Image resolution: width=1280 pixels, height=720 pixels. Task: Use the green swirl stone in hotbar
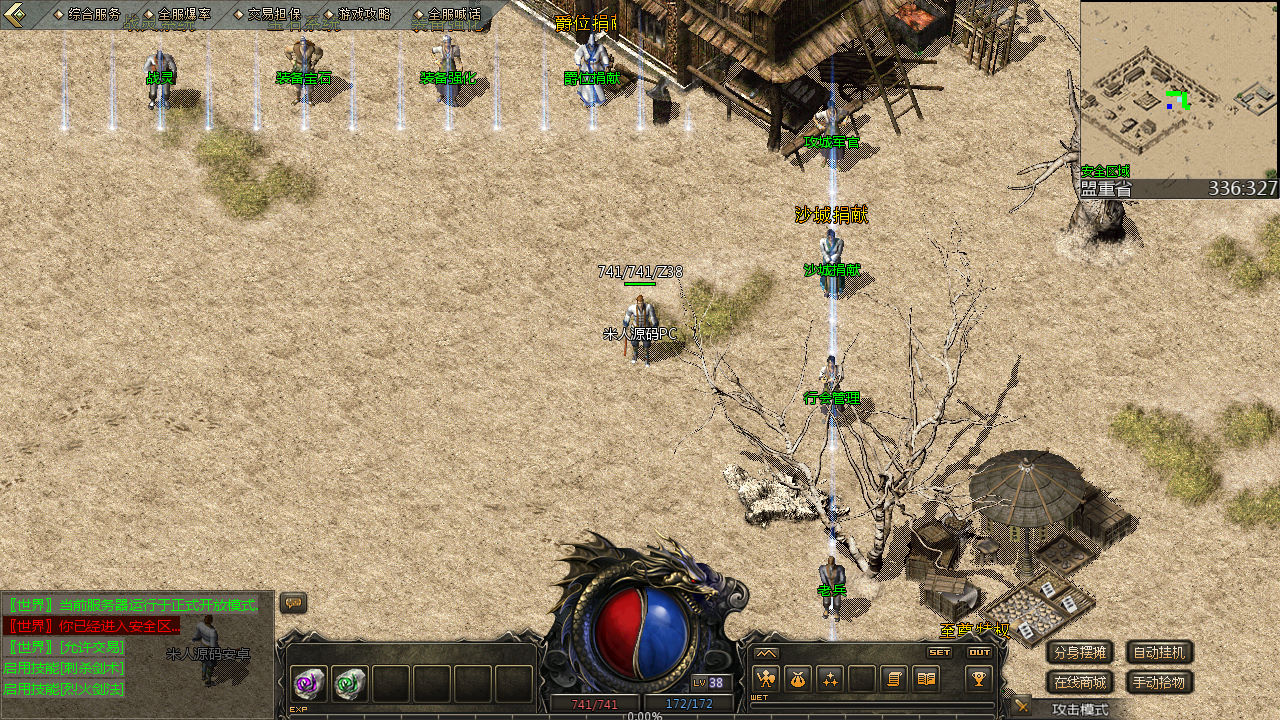click(350, 684)
